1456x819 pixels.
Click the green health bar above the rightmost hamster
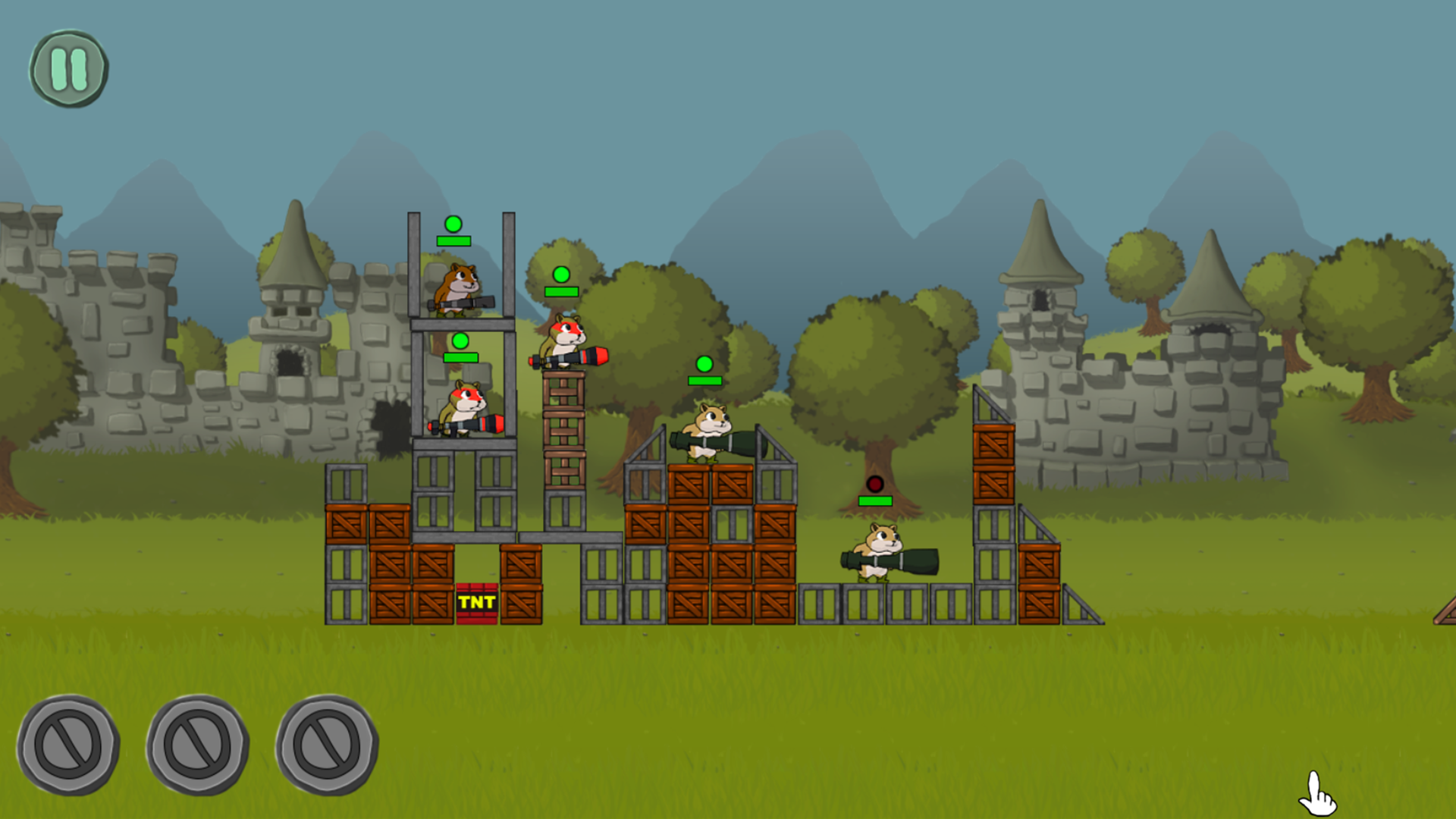874,501
